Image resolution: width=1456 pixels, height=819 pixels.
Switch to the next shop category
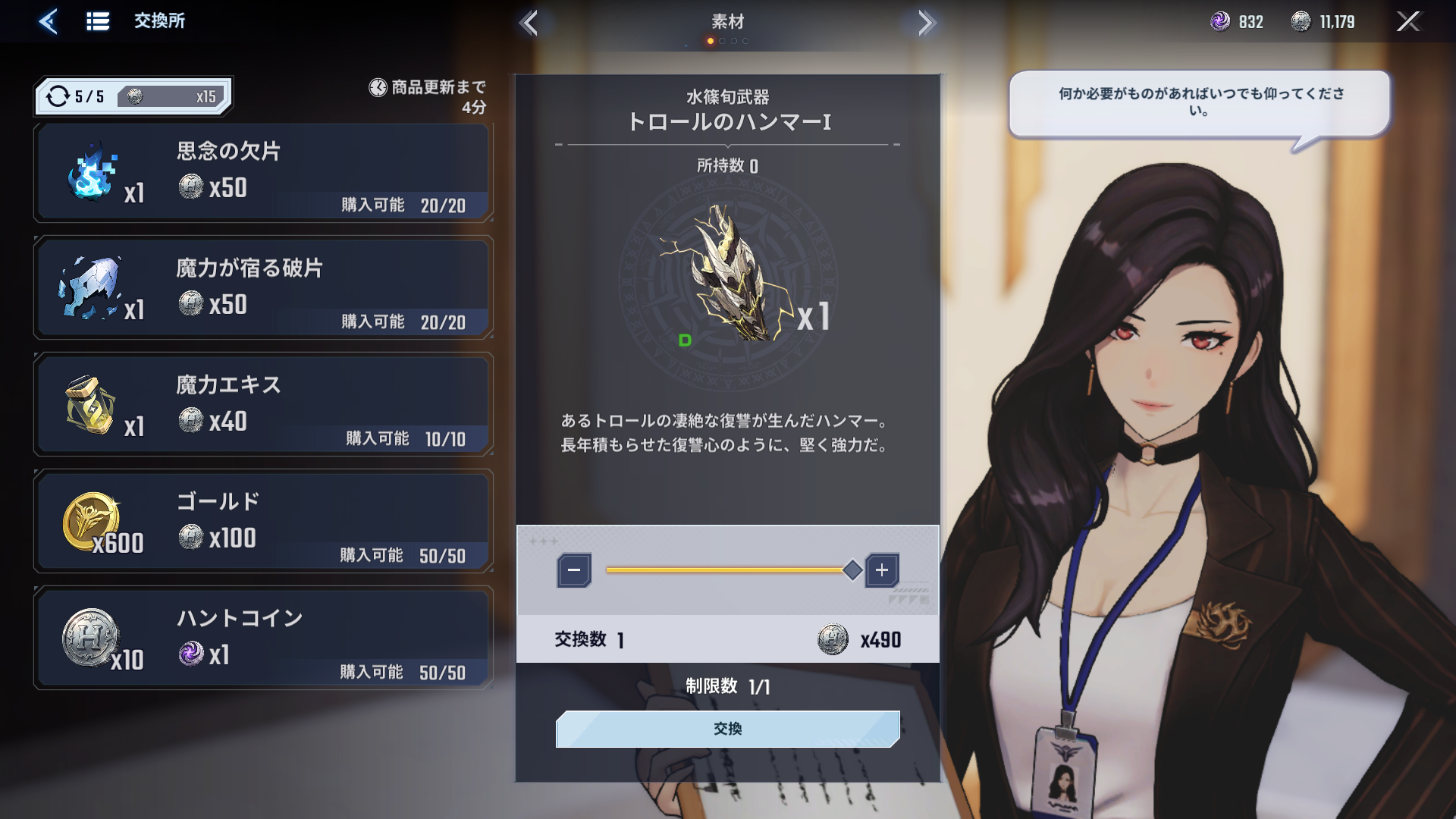point(925,23)
